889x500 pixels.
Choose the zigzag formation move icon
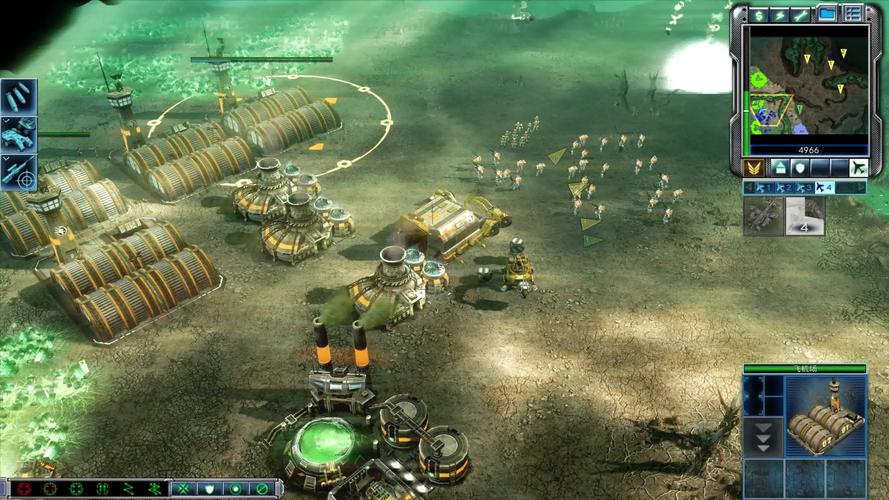tap(127, 489)
